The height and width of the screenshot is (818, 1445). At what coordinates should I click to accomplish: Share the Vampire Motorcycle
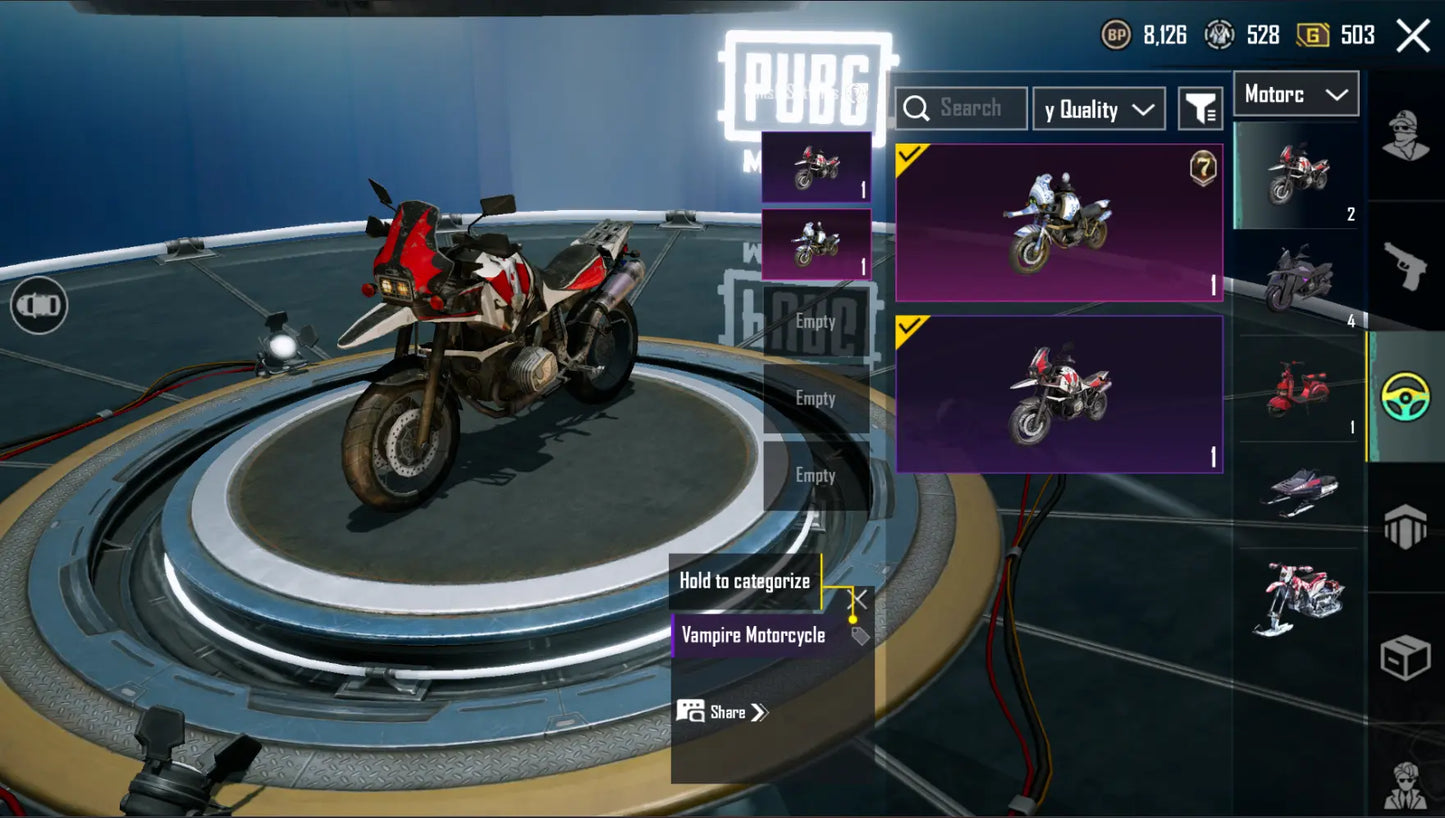(722, 712)
